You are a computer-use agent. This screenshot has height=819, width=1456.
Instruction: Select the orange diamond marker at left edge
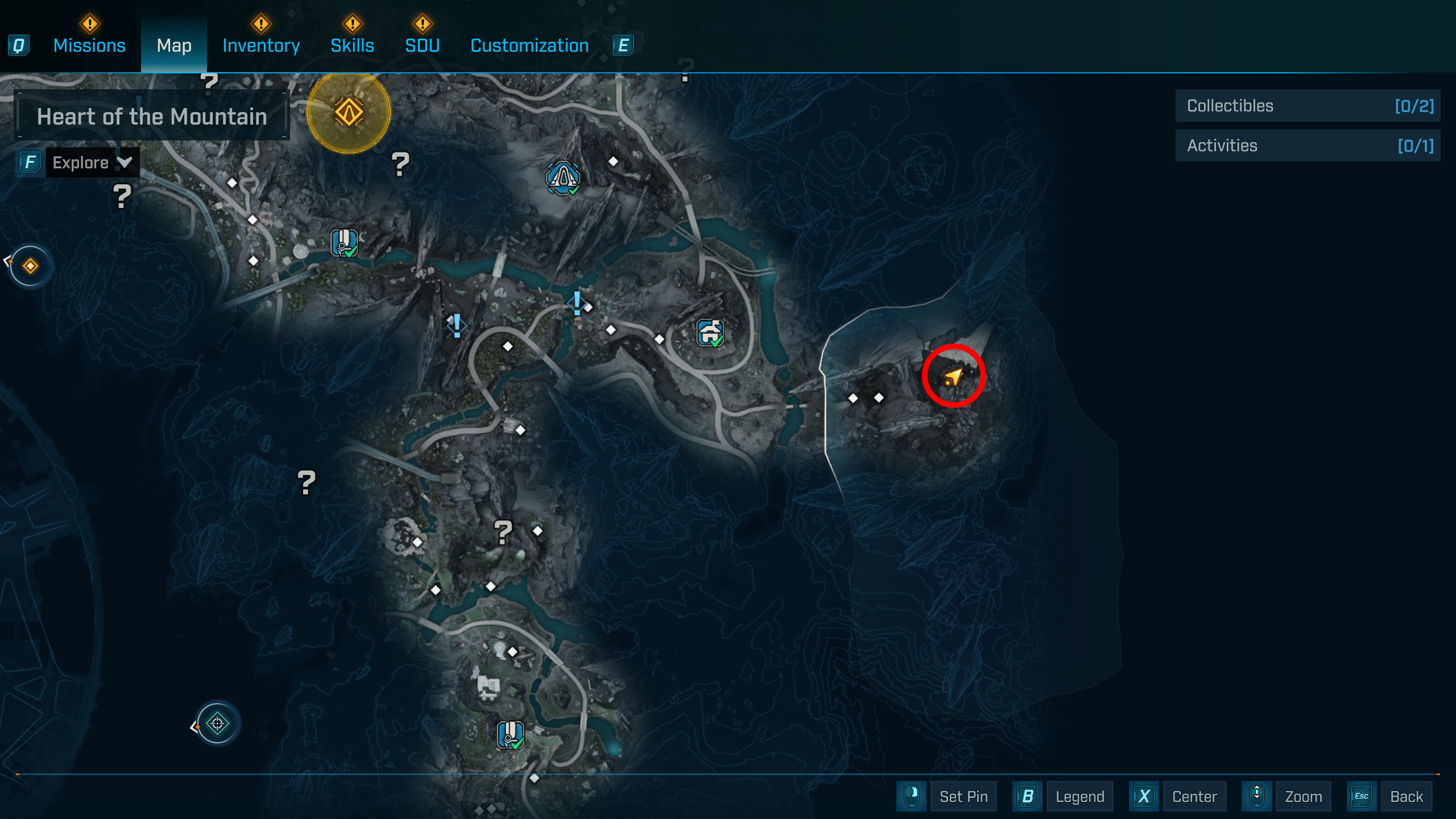click(x=31, y=266)
